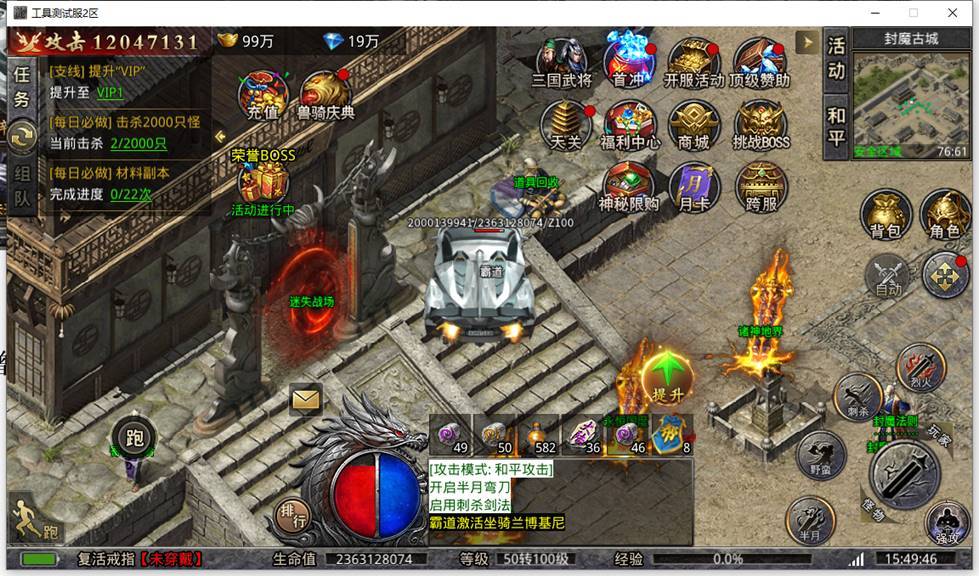The height and width of the screenshot is (576, 979).
Task: Open the 首冲 first-recharge icon
Action: [x=629, y=60]
